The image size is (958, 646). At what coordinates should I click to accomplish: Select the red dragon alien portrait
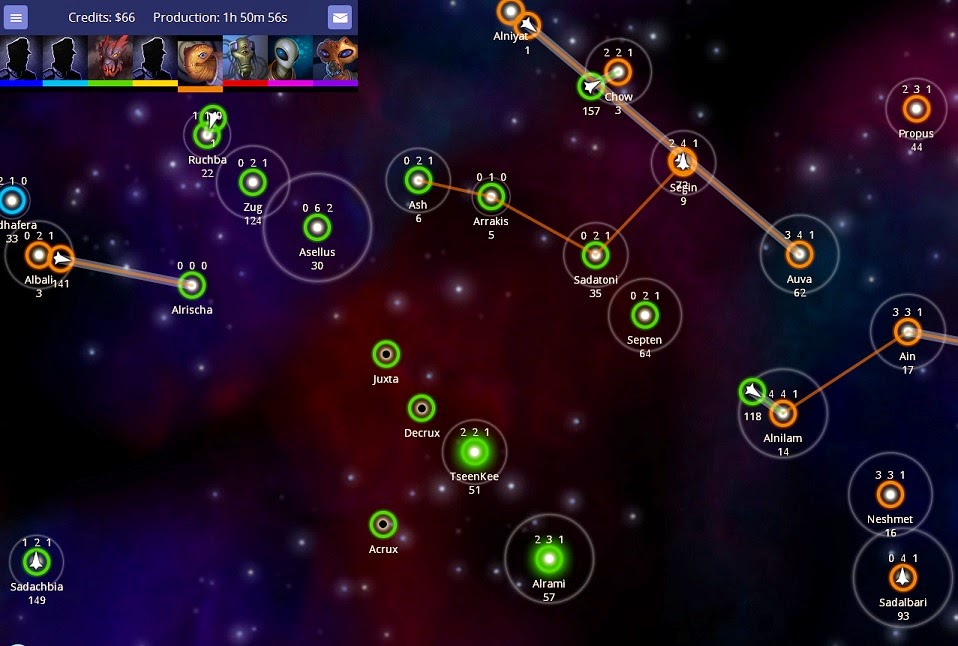pos(110,58)
